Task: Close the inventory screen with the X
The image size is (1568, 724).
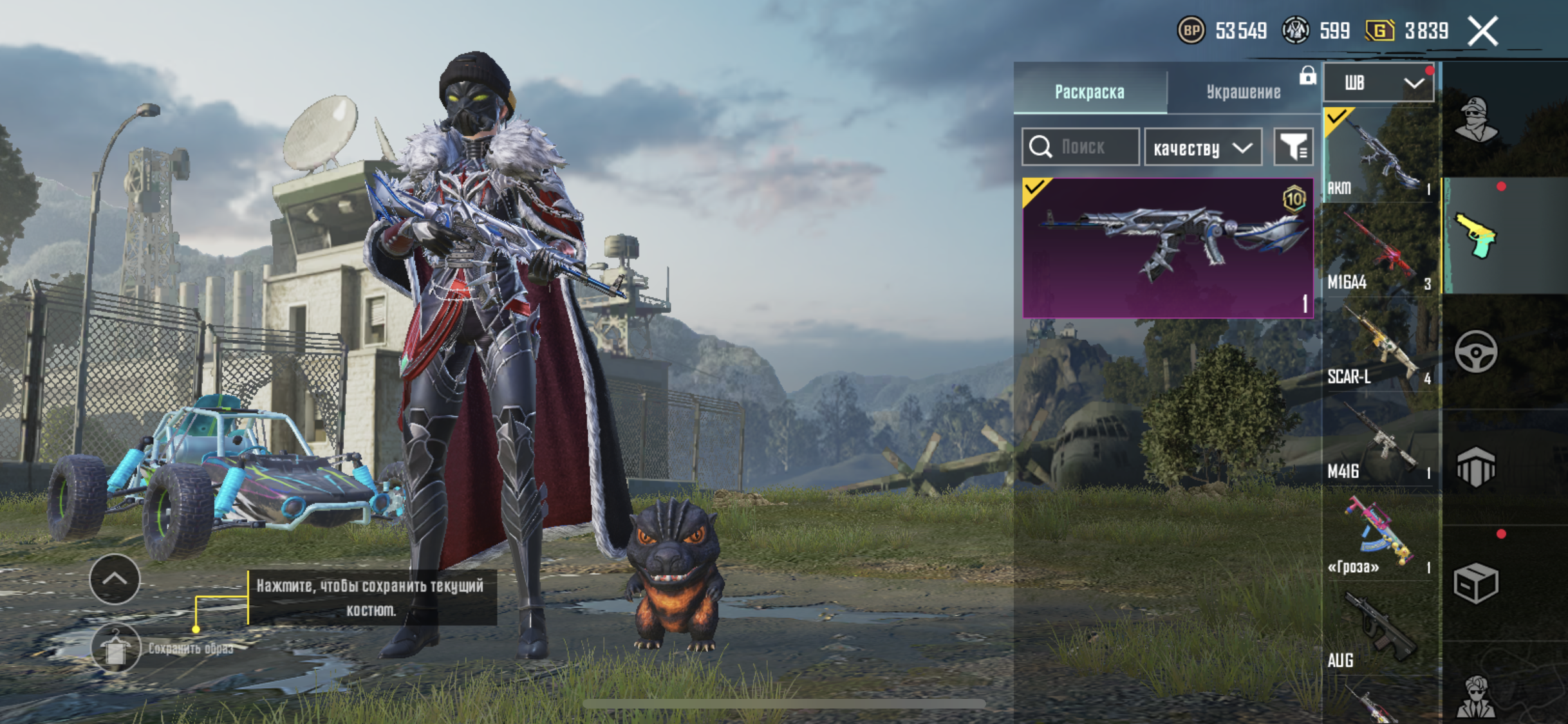Action: [1483, 31]
